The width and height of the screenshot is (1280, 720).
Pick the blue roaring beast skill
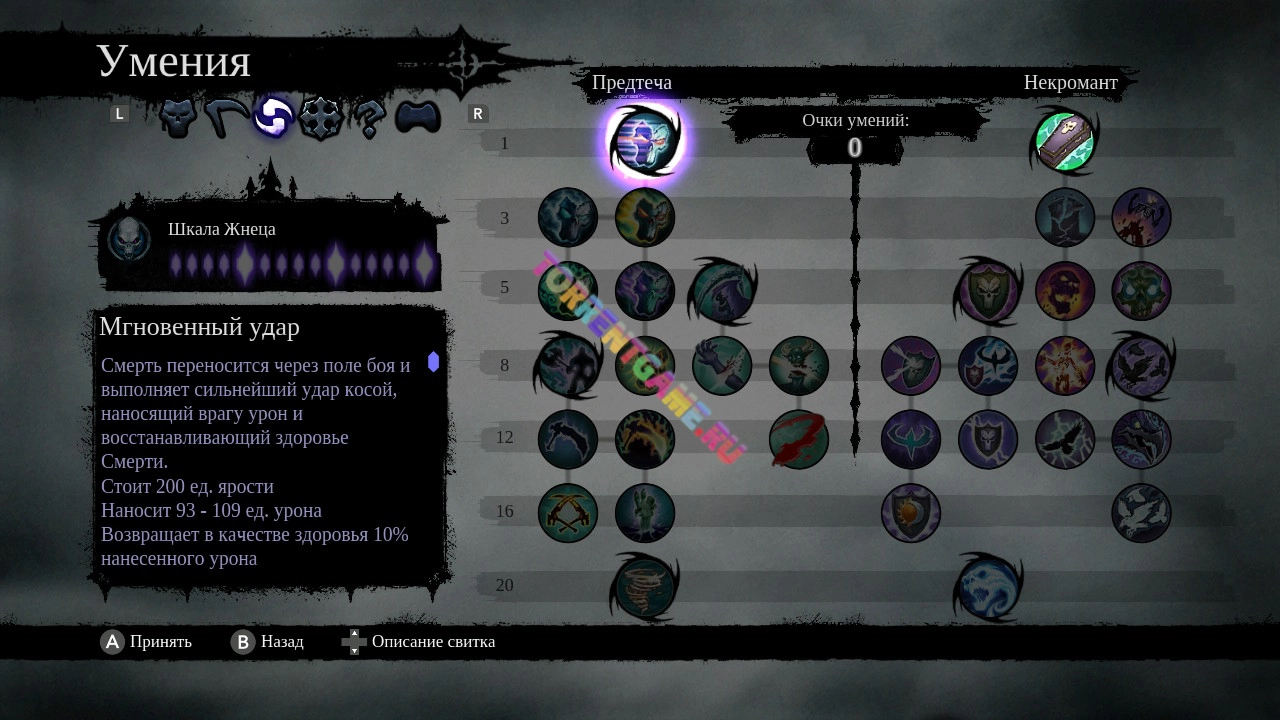(x=988, y=586)
